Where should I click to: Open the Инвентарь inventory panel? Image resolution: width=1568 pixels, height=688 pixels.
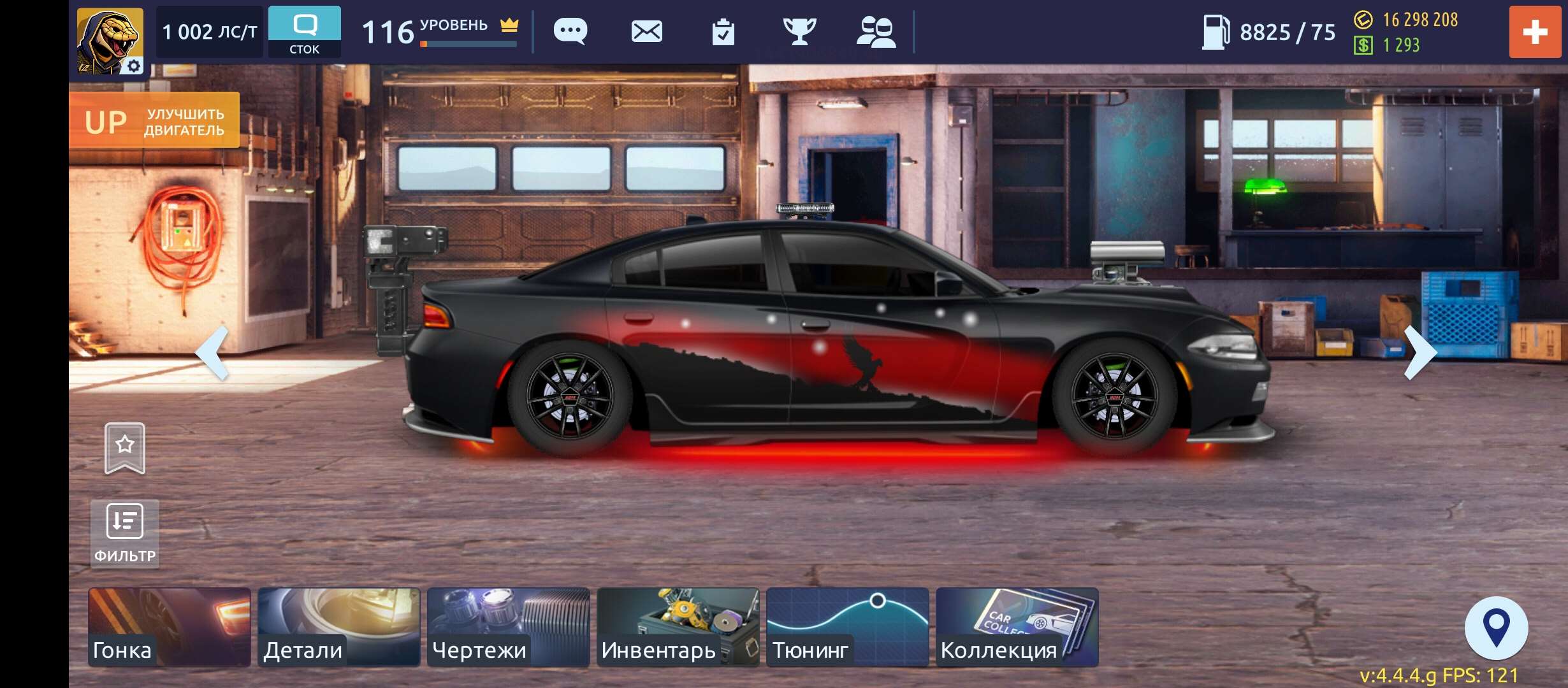coord(678,627)
